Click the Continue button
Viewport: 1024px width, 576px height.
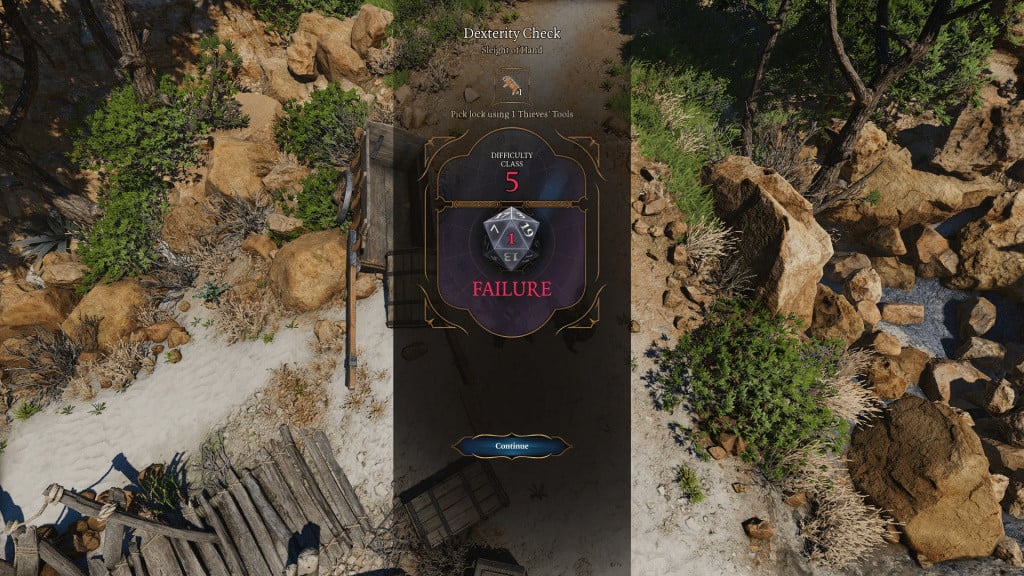(511, 445)
